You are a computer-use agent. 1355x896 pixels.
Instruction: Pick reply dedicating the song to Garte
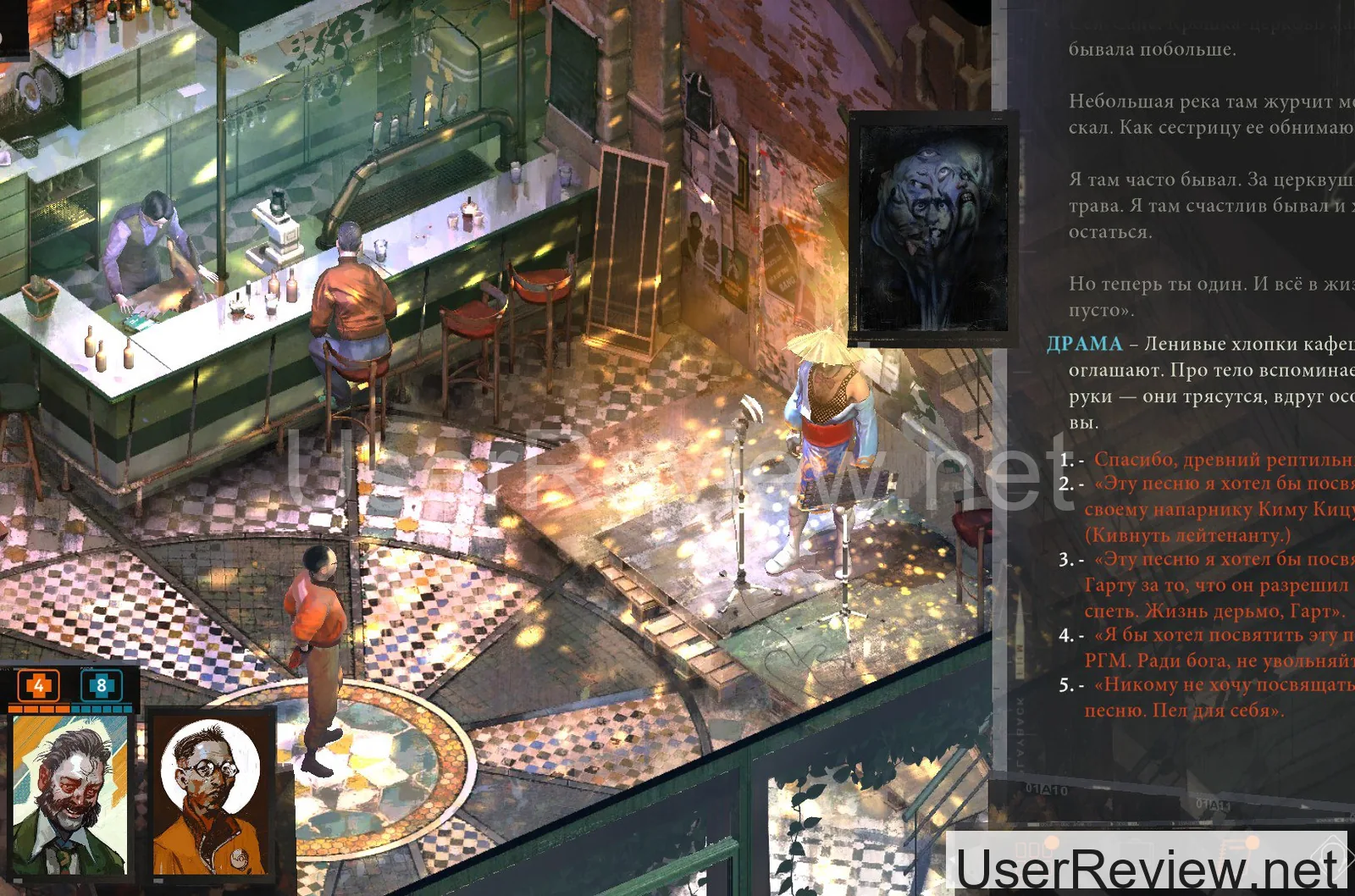1219,584
